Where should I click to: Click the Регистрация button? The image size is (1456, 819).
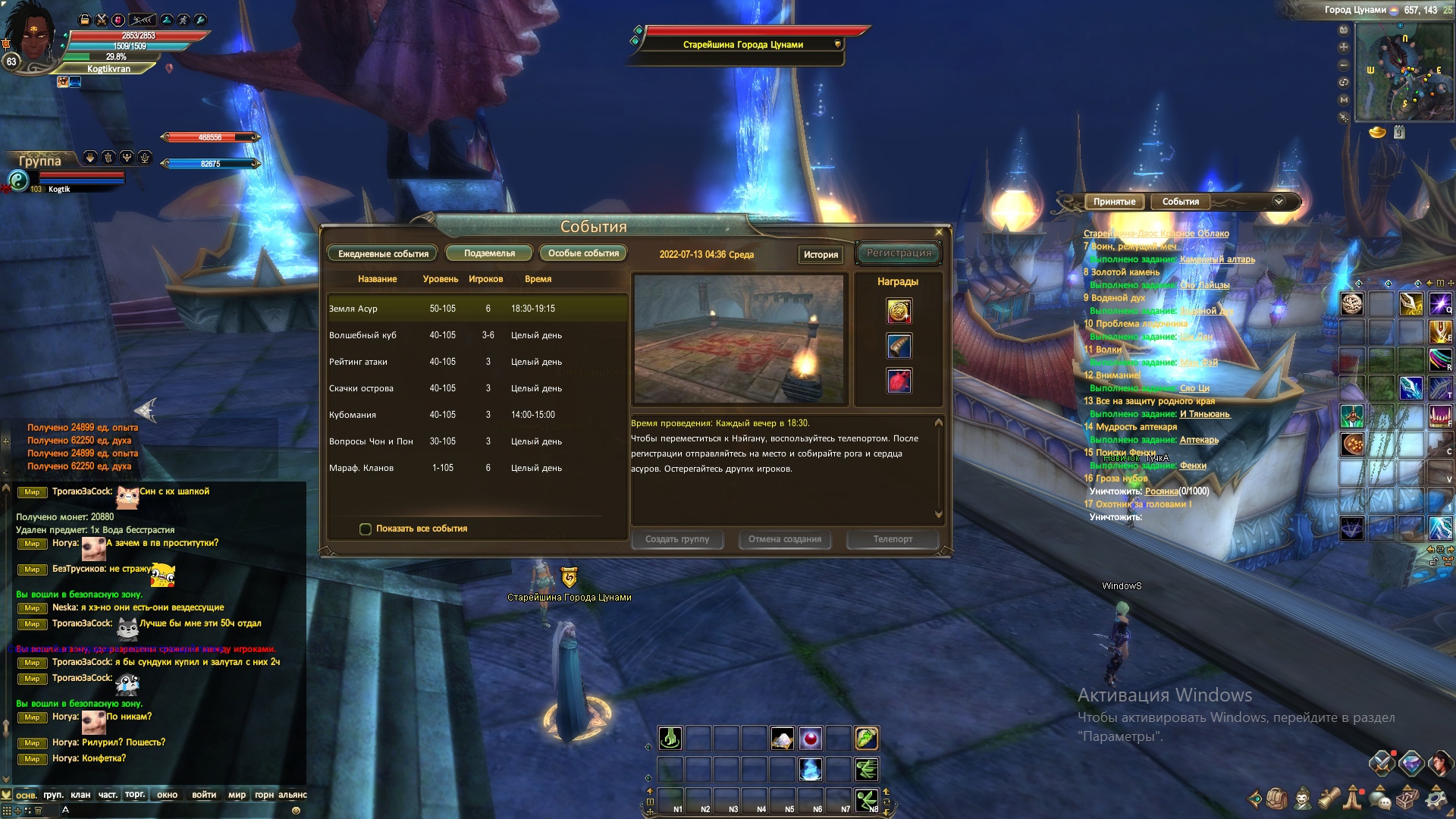click(899, 253)
